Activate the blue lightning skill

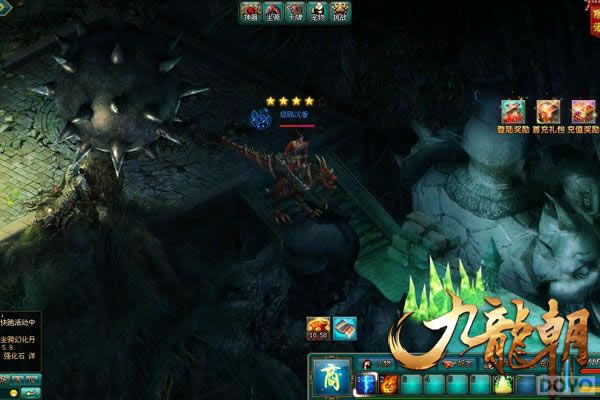coord(367,384)
